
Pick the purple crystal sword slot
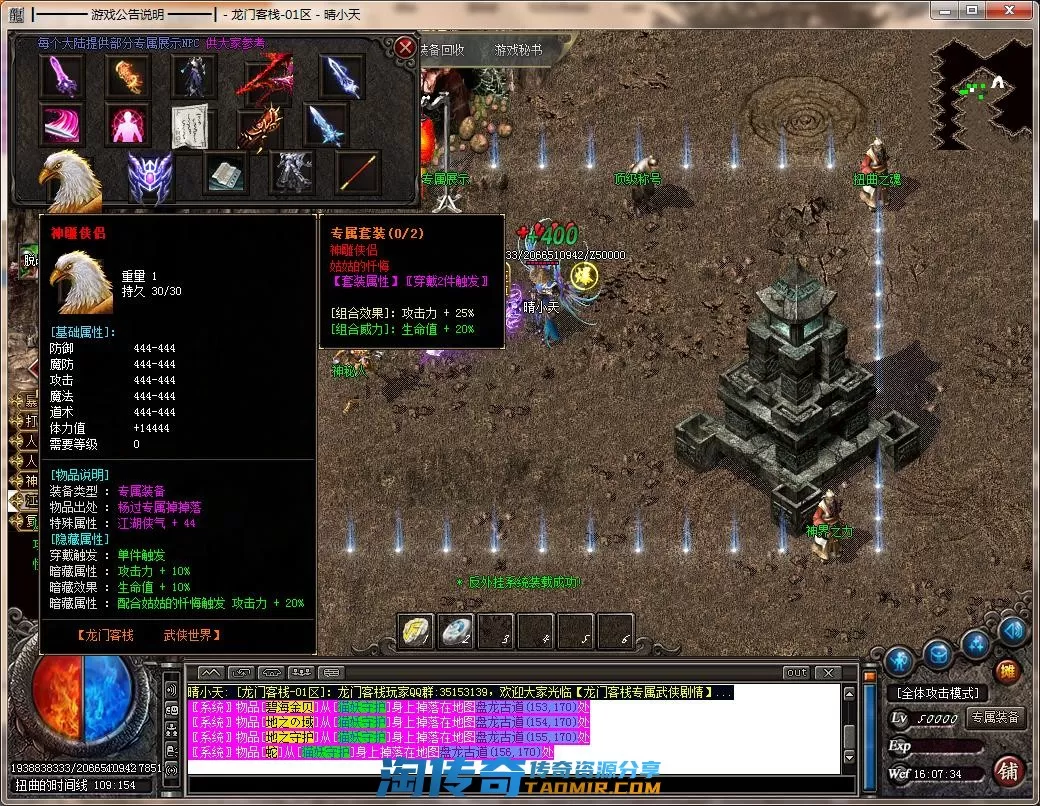tap(60, 75)
